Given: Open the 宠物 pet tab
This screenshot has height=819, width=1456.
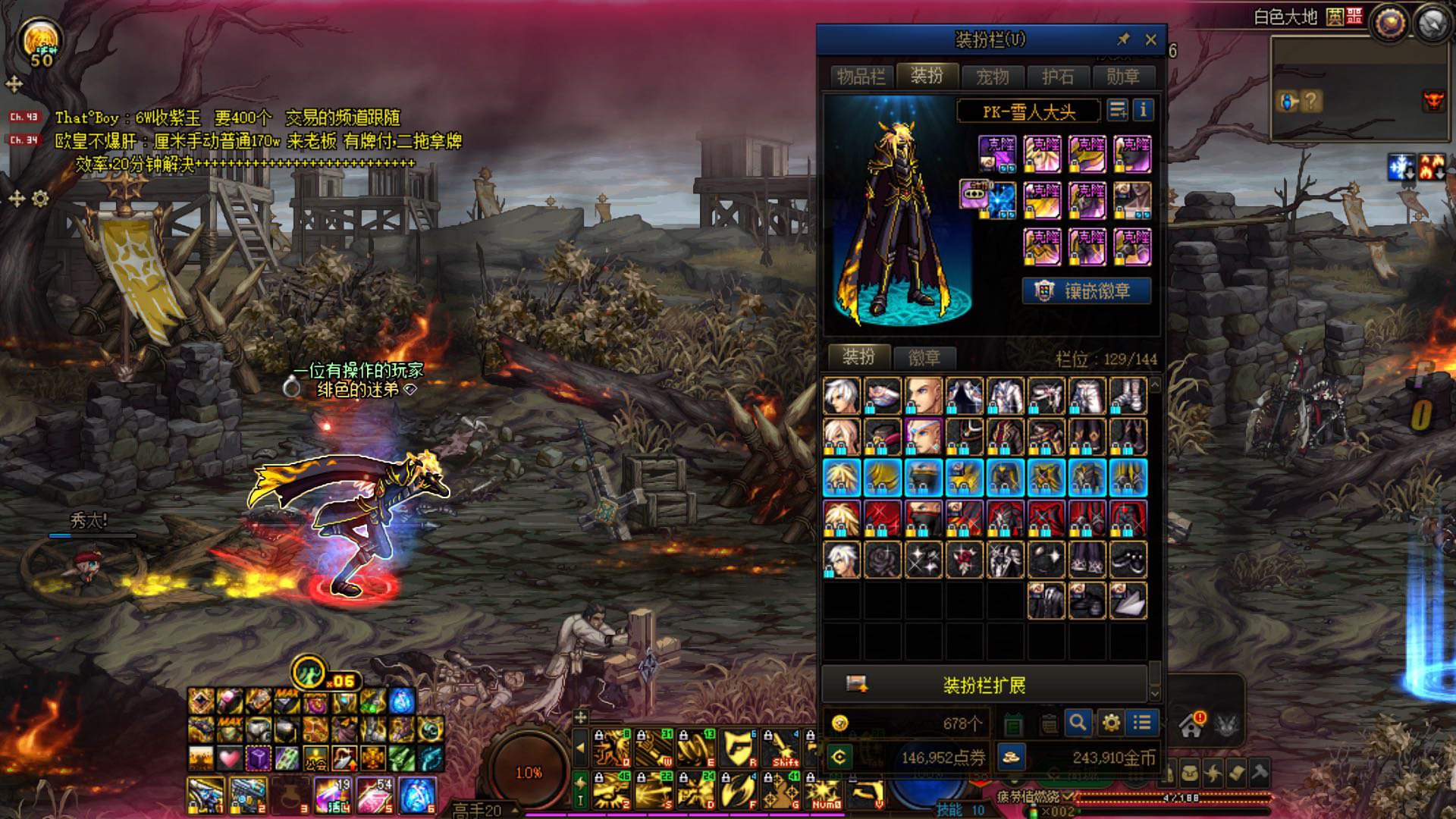Looking at the screenshot, I should point(992,77).
